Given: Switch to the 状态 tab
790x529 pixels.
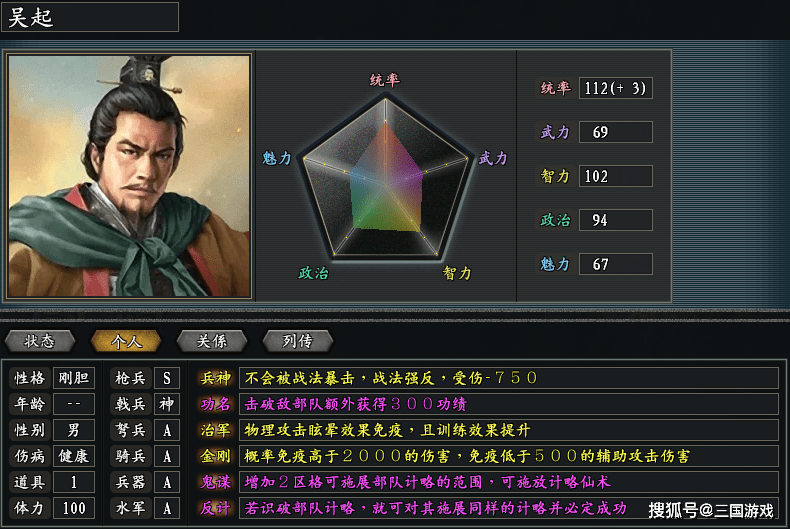Looking at the screenshot, I should 41,341.
